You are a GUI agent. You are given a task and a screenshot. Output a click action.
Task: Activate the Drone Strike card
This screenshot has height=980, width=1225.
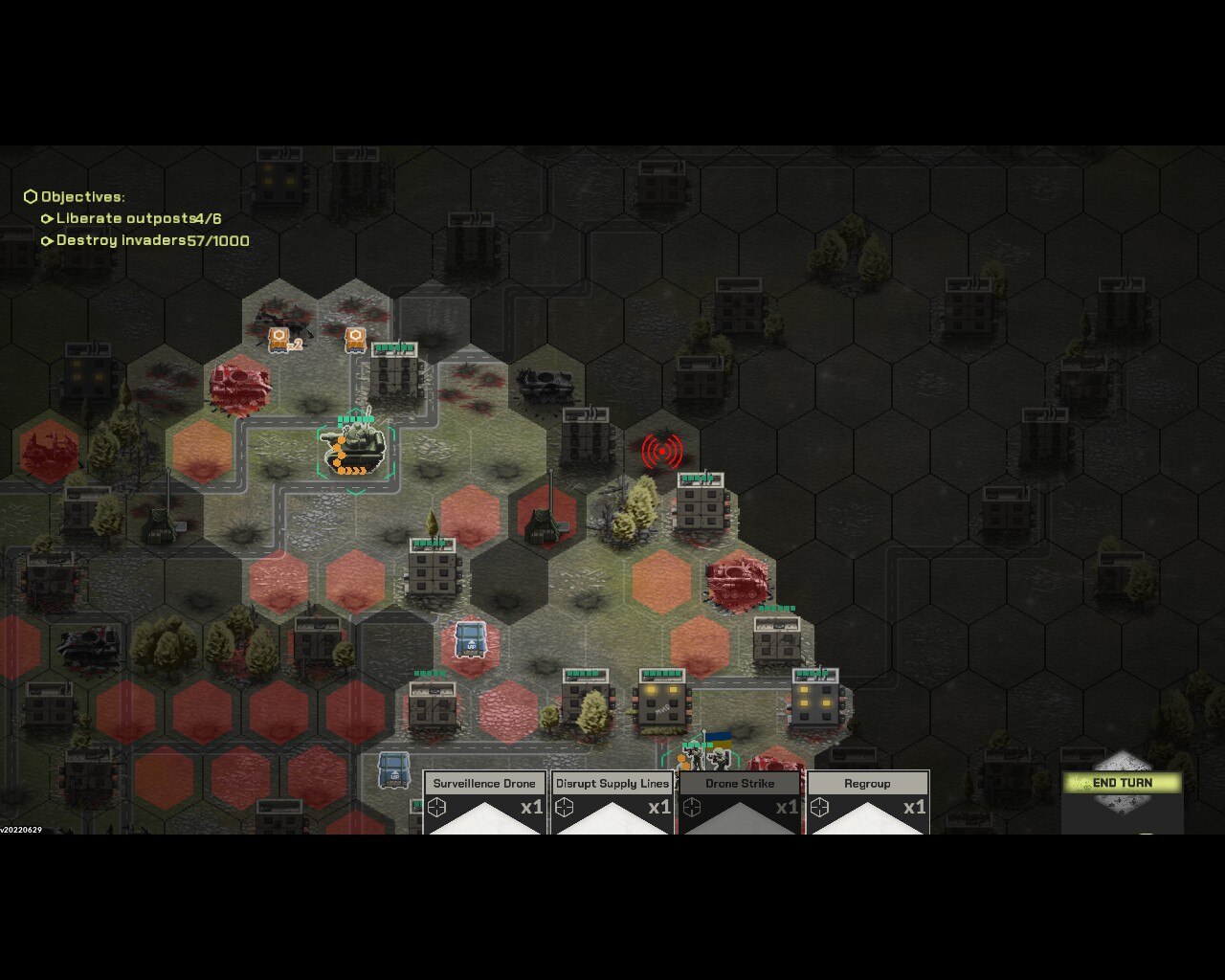click(740, 802)
